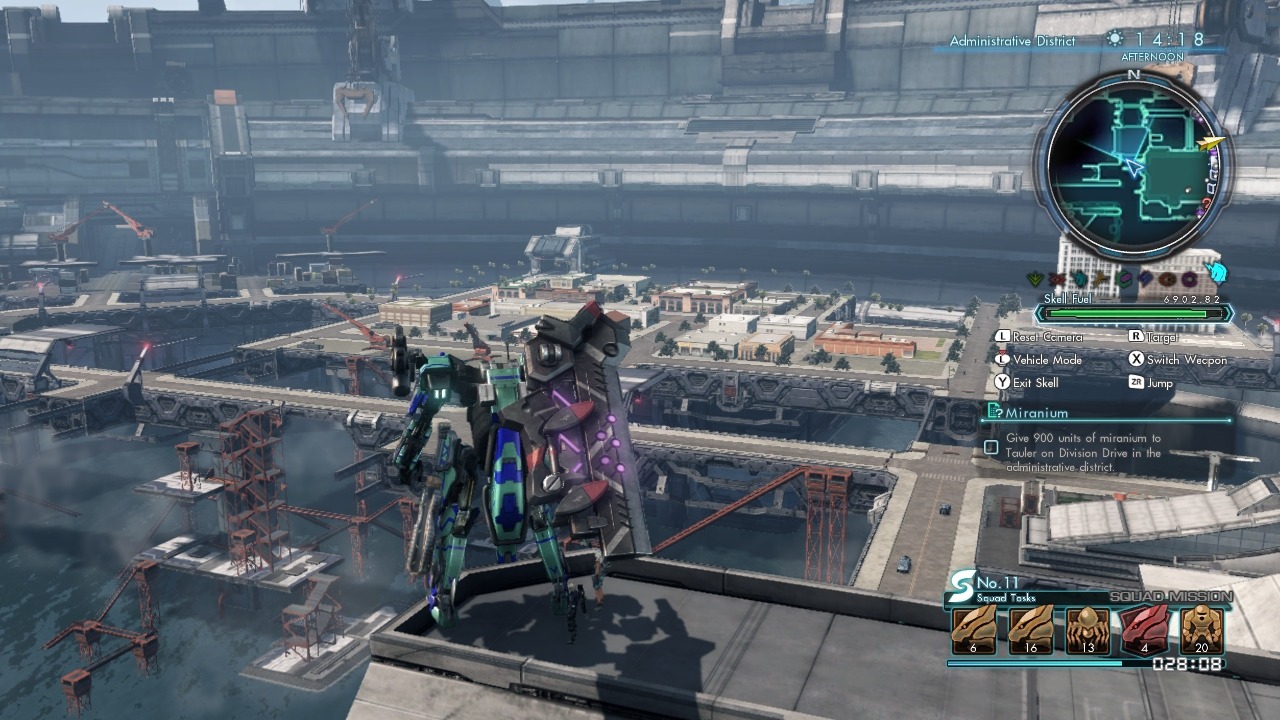The image size is (1280, 720).
Task: Select the tan beast squad task showing 6
Action: 973,631
